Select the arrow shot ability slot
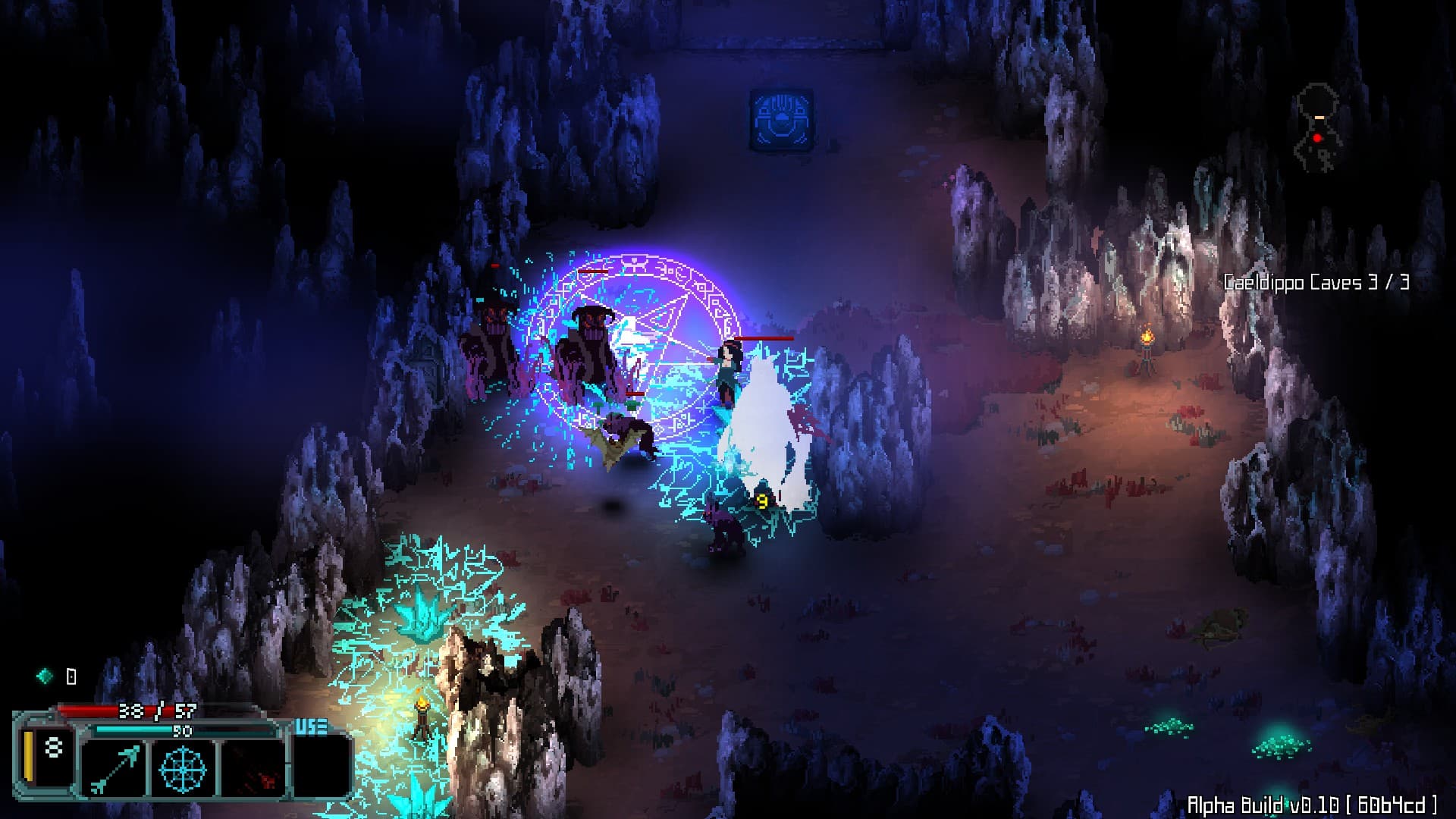The width and height of the screenshot is (1456, 819). click(x=114, y=767)
